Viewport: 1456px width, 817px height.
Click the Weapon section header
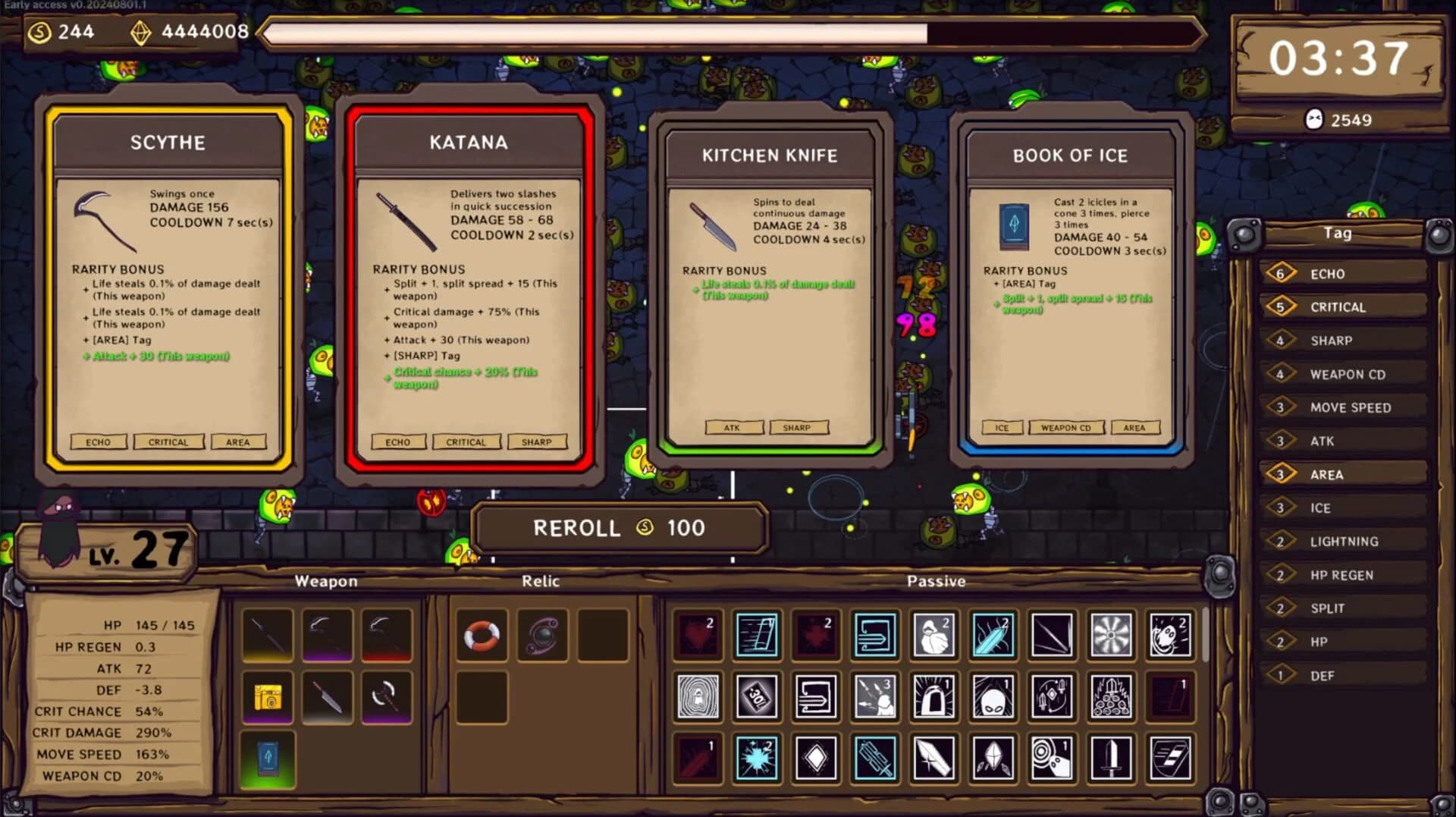(326, 582)
